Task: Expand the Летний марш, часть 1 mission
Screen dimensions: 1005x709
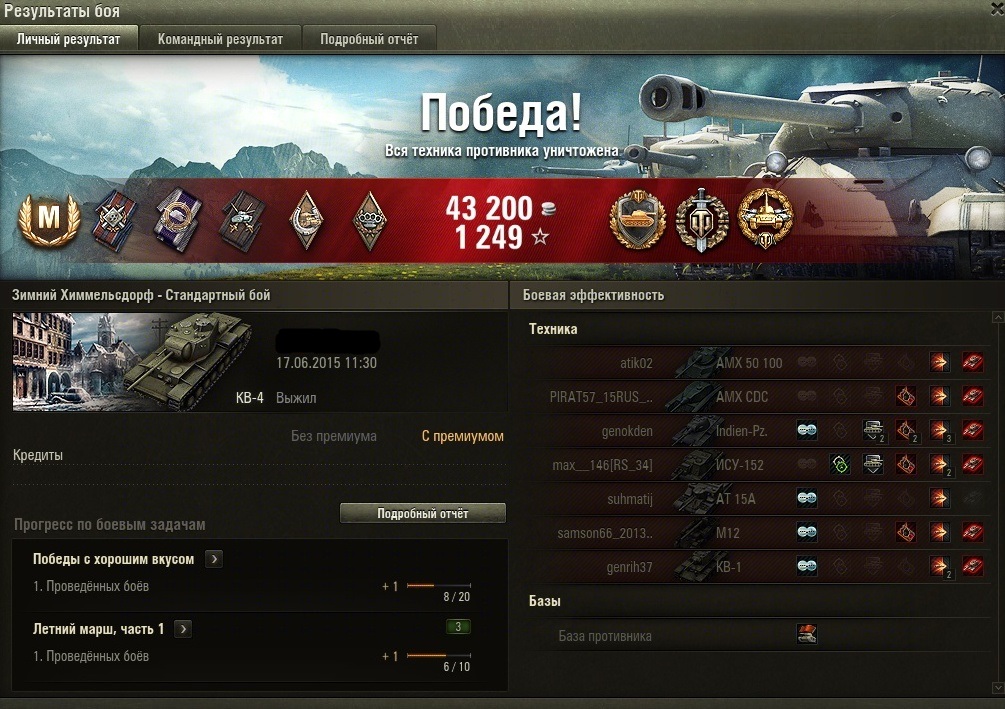Action: tap(183, 629)
